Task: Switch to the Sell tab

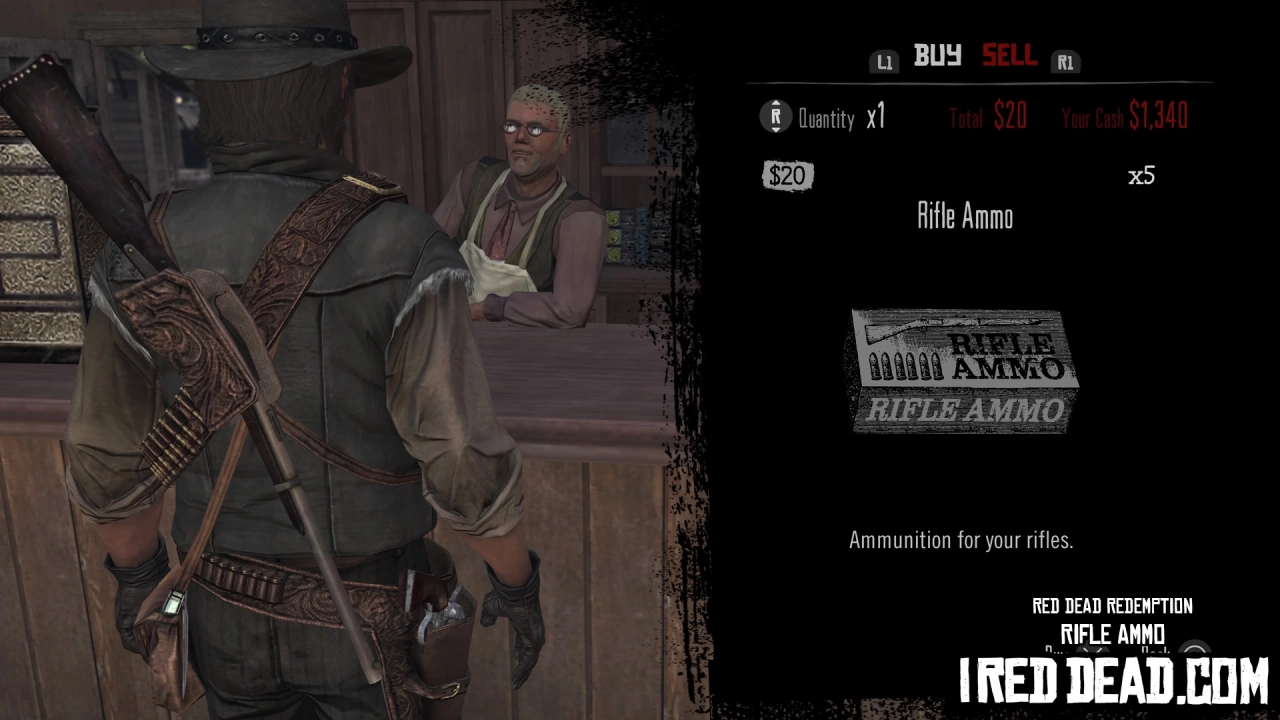Action: click(x=1008, y=57)
